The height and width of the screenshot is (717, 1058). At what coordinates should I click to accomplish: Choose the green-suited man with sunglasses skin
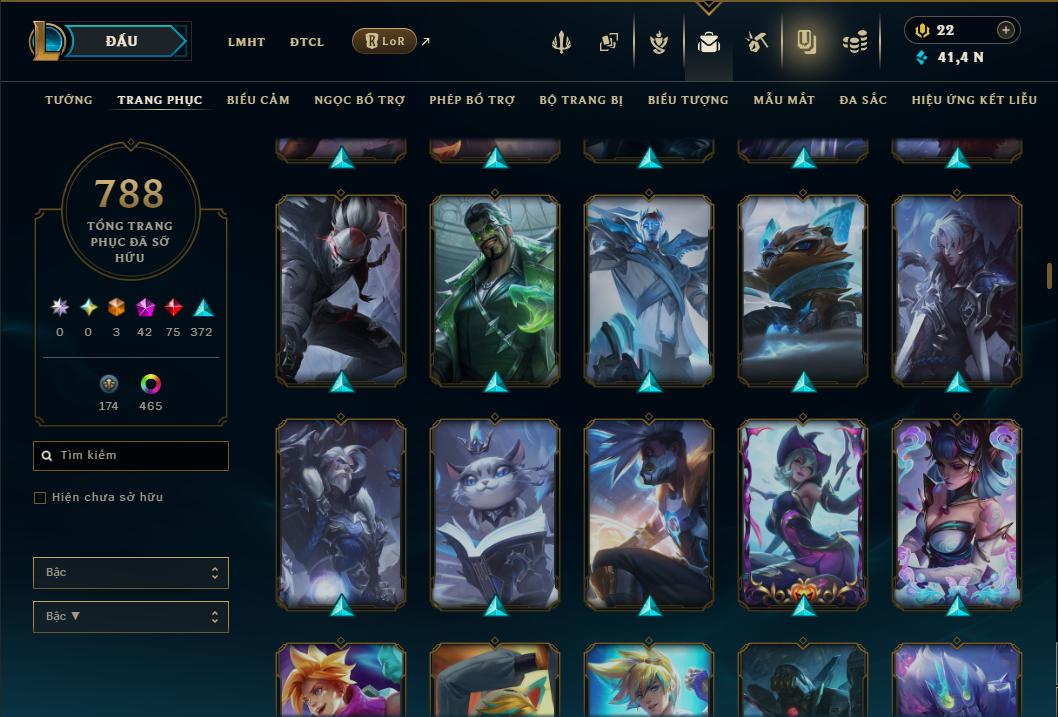(495, 290)
